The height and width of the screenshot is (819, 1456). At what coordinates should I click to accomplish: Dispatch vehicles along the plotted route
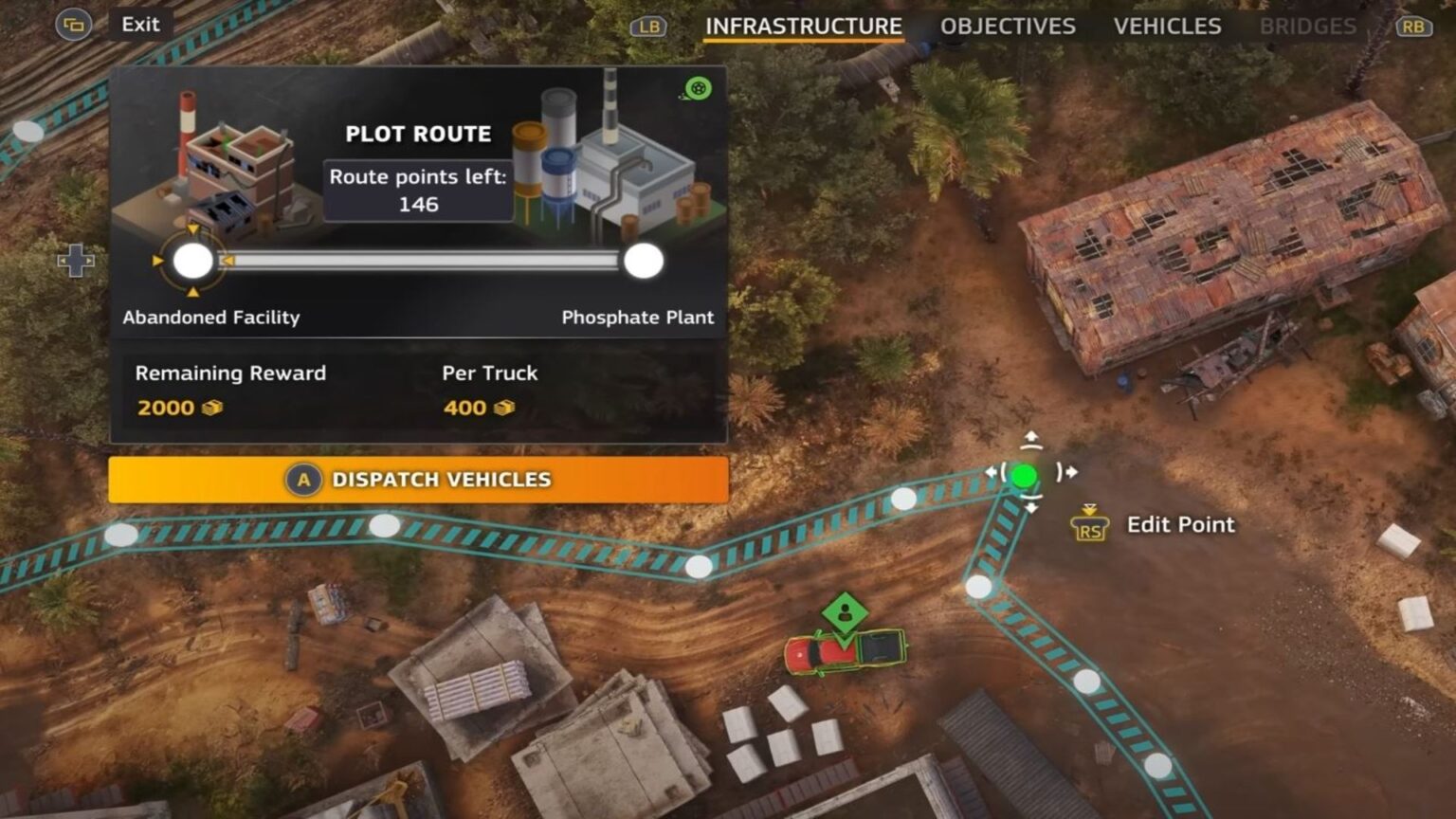pyautogui.click(x=418, y=480)
